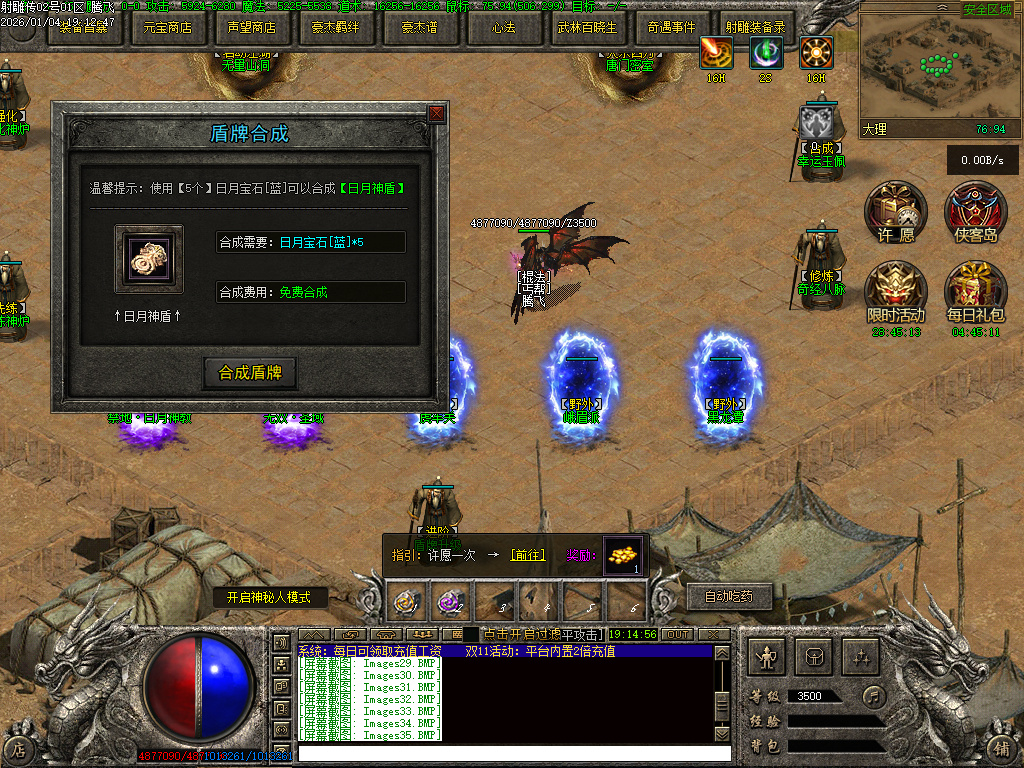Open the 元宝商店 shop menu
Viewport: 1024px width, 768px height.
[168, 28]
